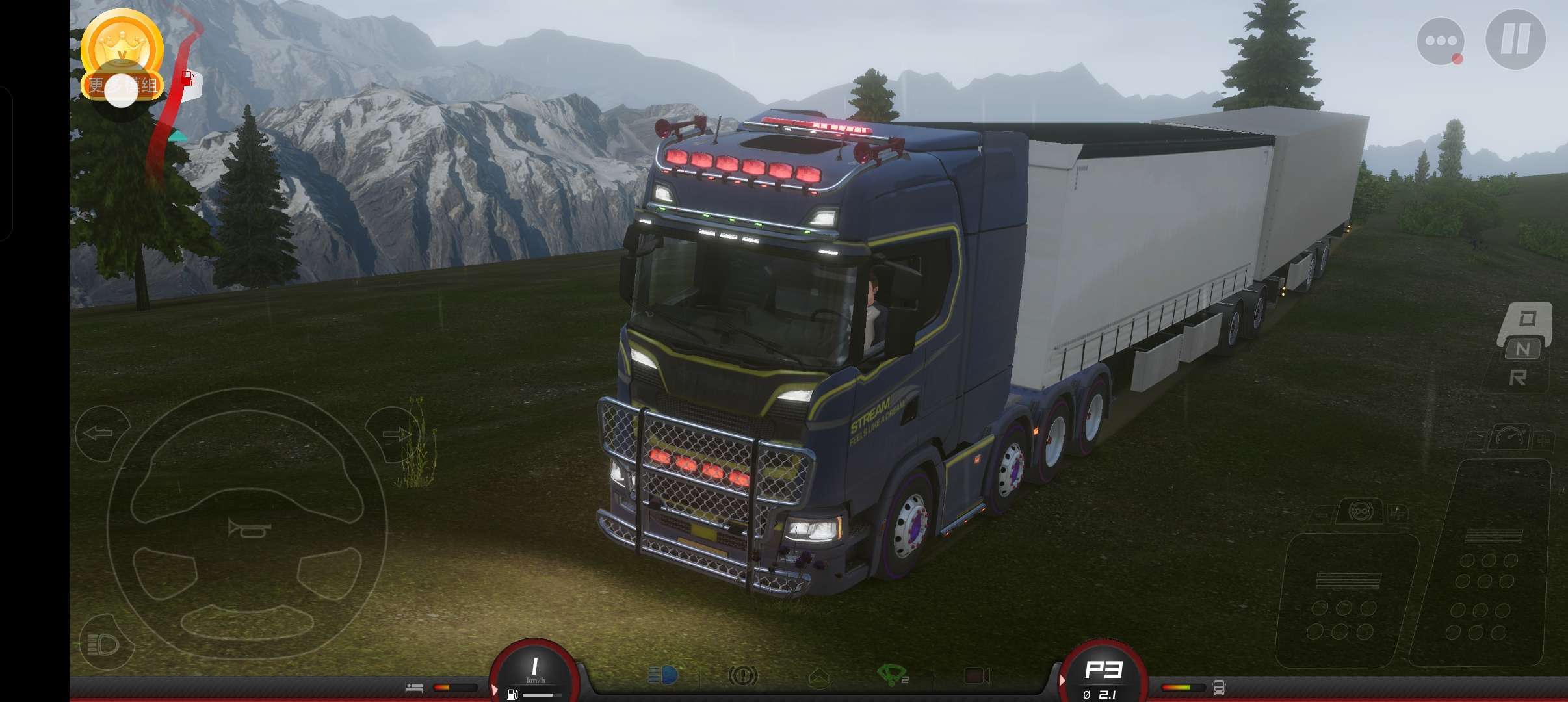This screenshot has height=702, width=1568.
Task: Honk the horn on the steering wheel
Action: 249,528
